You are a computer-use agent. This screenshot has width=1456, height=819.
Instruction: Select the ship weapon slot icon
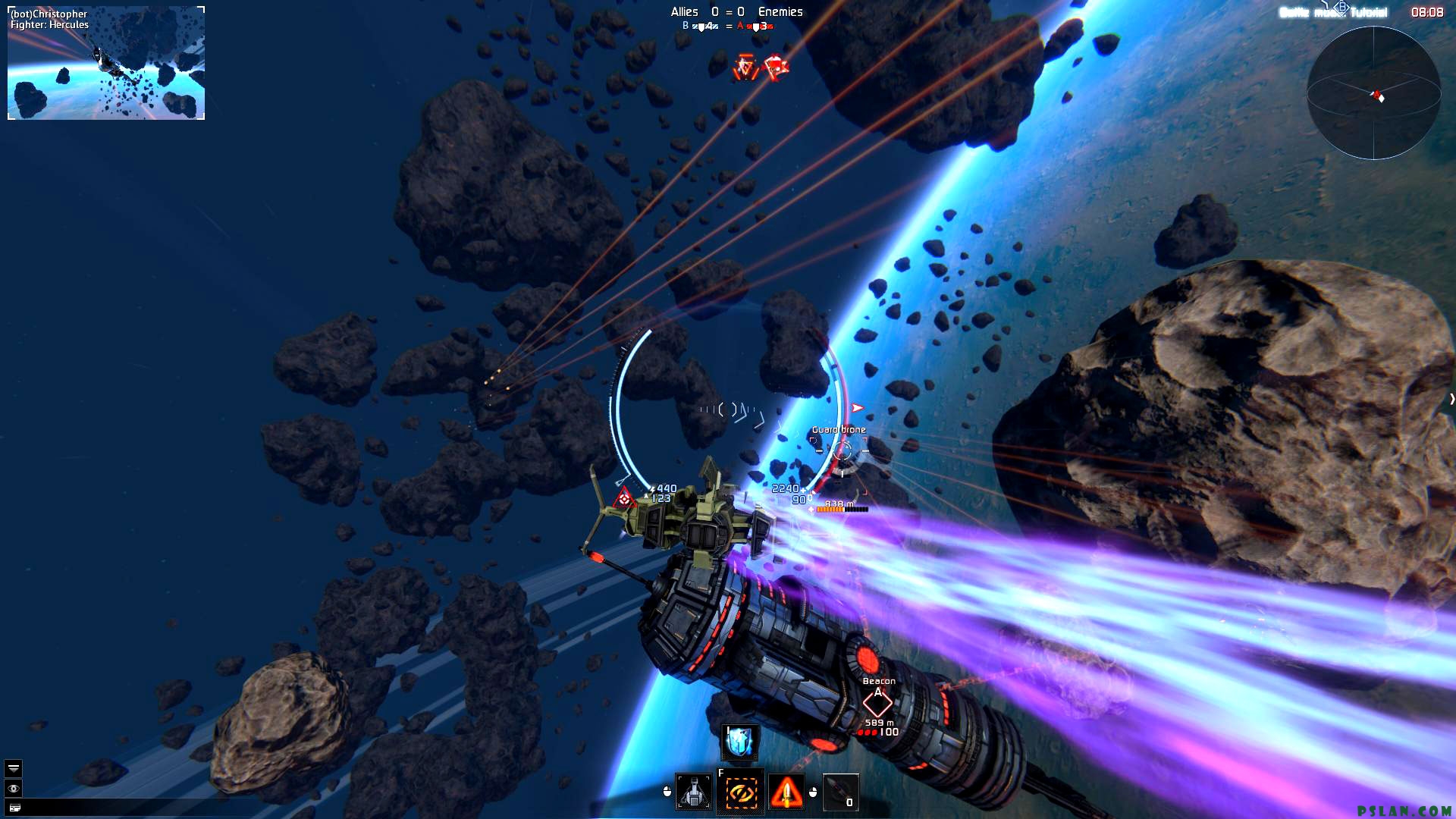coord(694,792)
